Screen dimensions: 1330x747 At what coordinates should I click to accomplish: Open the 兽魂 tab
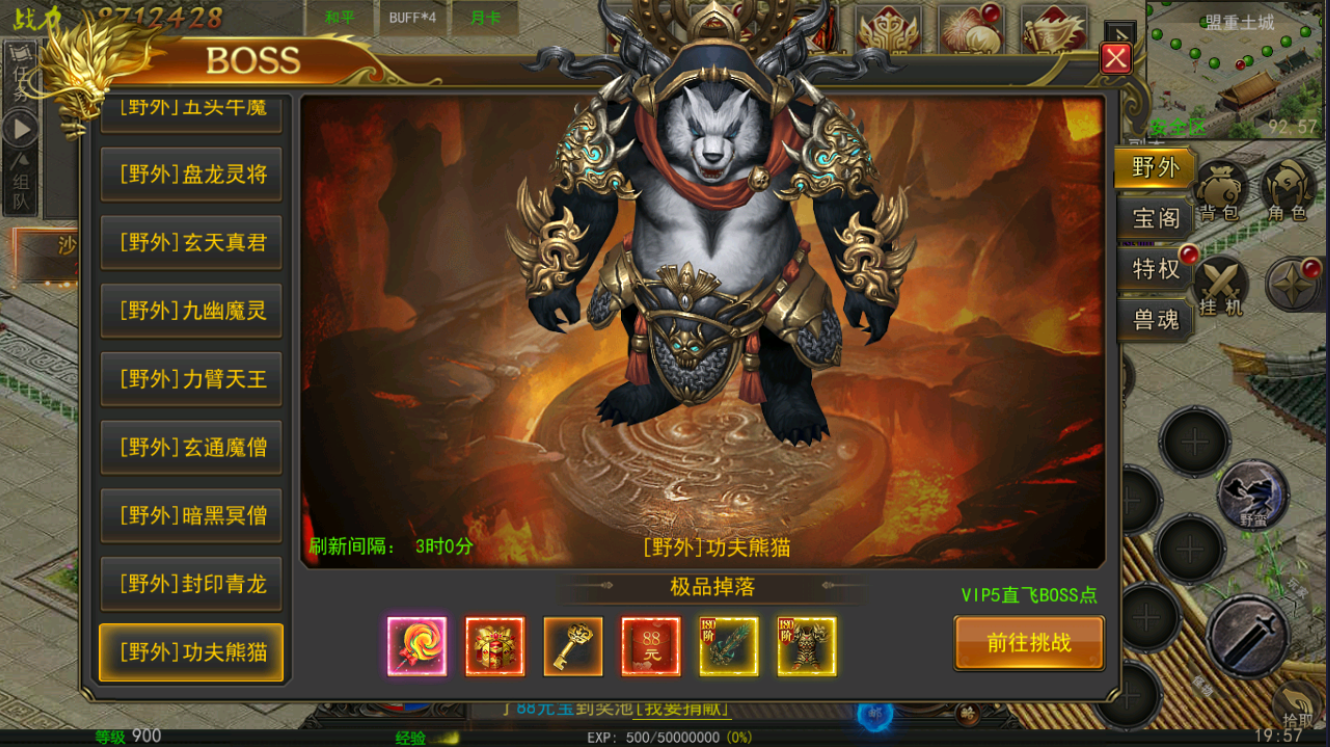[x=1155, y=320]
